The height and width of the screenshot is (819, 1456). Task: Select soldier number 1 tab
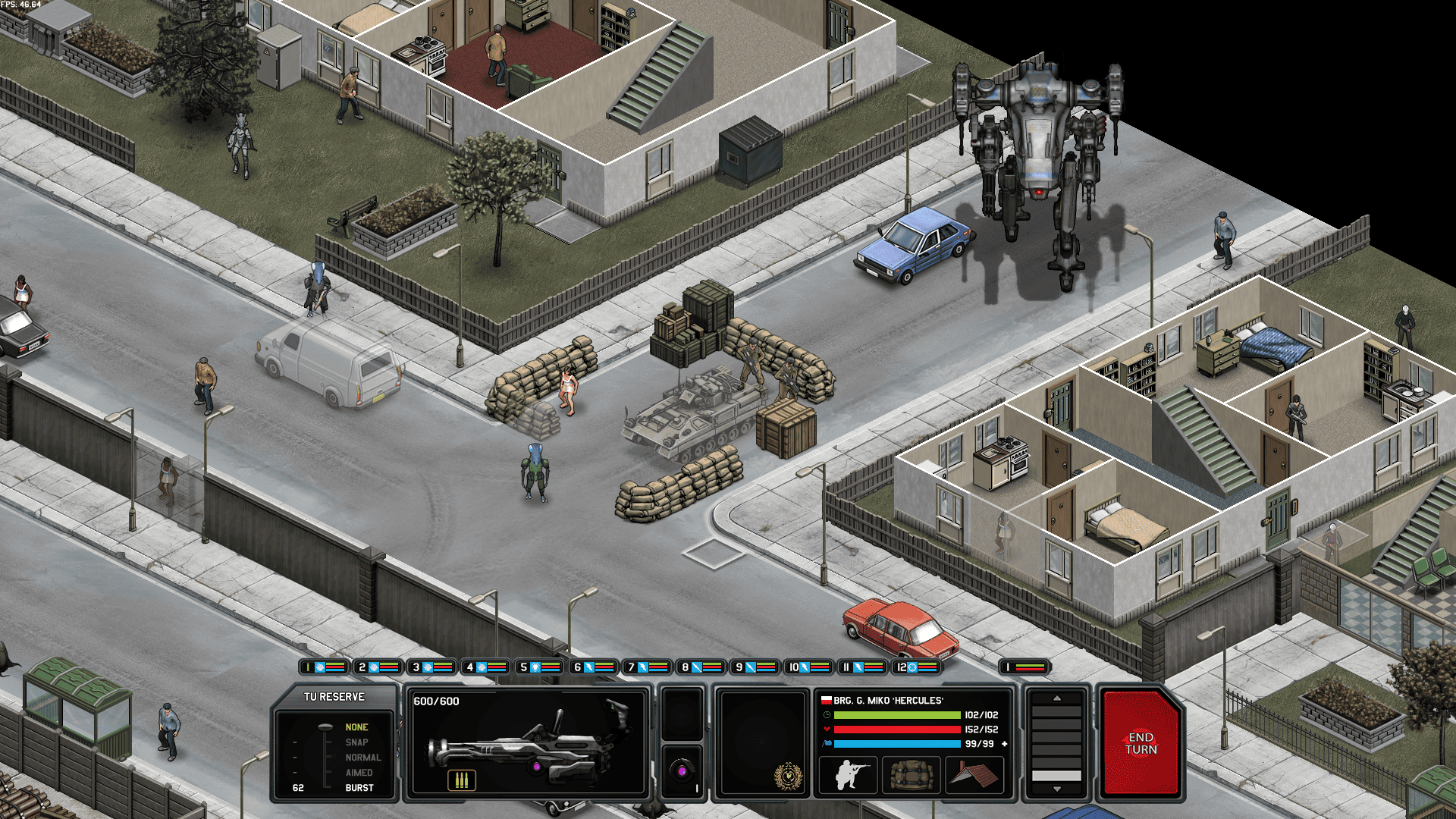coord(324,667)
